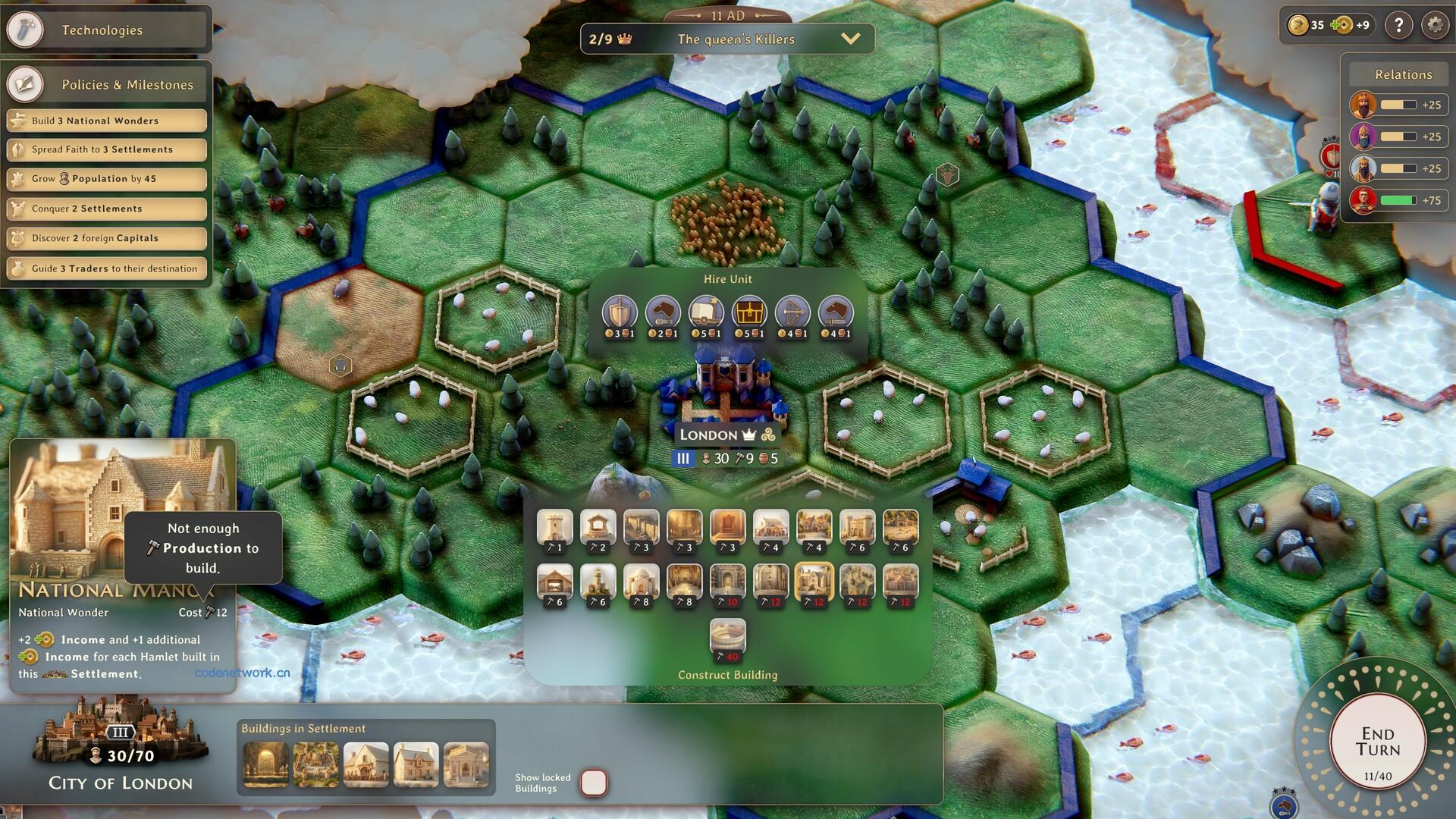Select the Conquer 2 Settlements milestone
This screenshot has height=819, width=1456.
point(106,209)
